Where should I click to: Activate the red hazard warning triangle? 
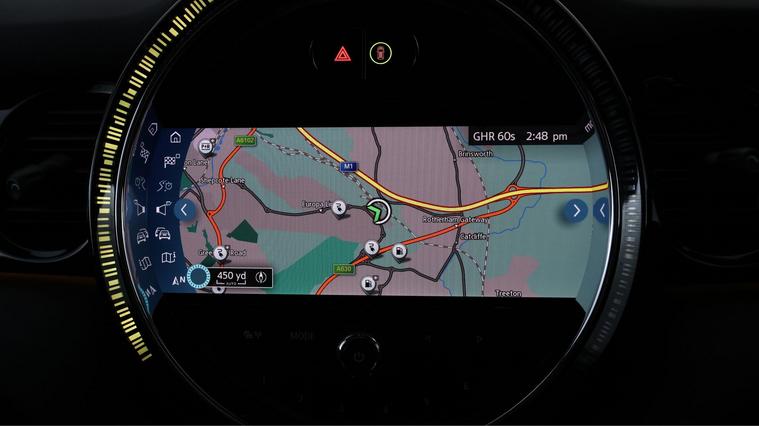pyautogui.click(x=342, y=53)
